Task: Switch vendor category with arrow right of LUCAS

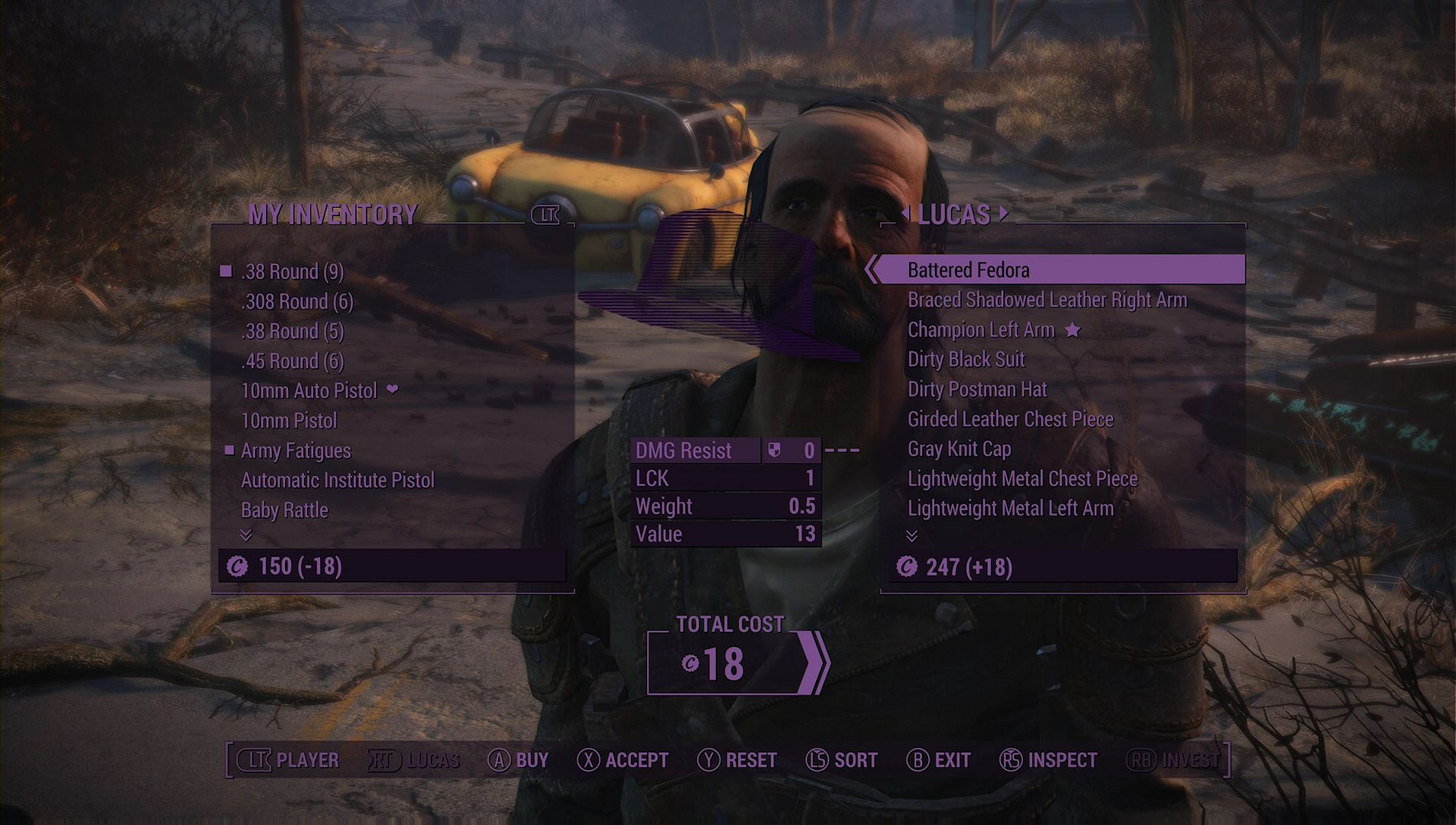Action: click(x=1004, y=214)
